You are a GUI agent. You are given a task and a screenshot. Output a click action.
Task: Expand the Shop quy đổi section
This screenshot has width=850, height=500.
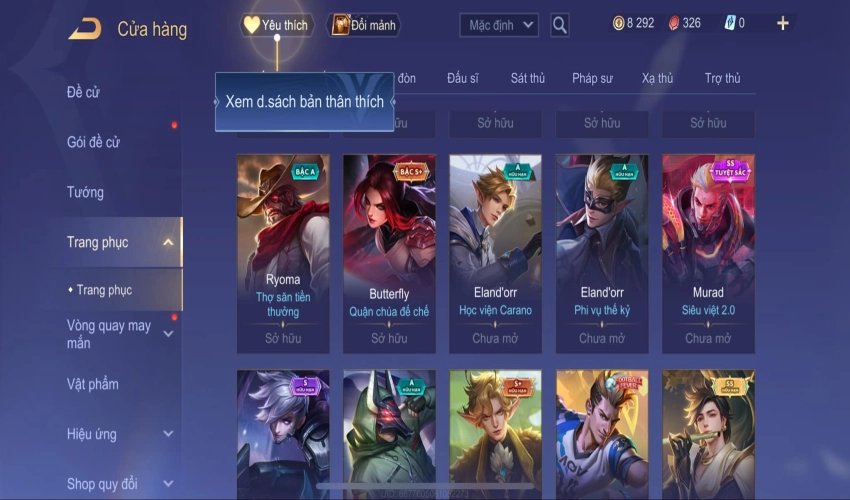167,484
